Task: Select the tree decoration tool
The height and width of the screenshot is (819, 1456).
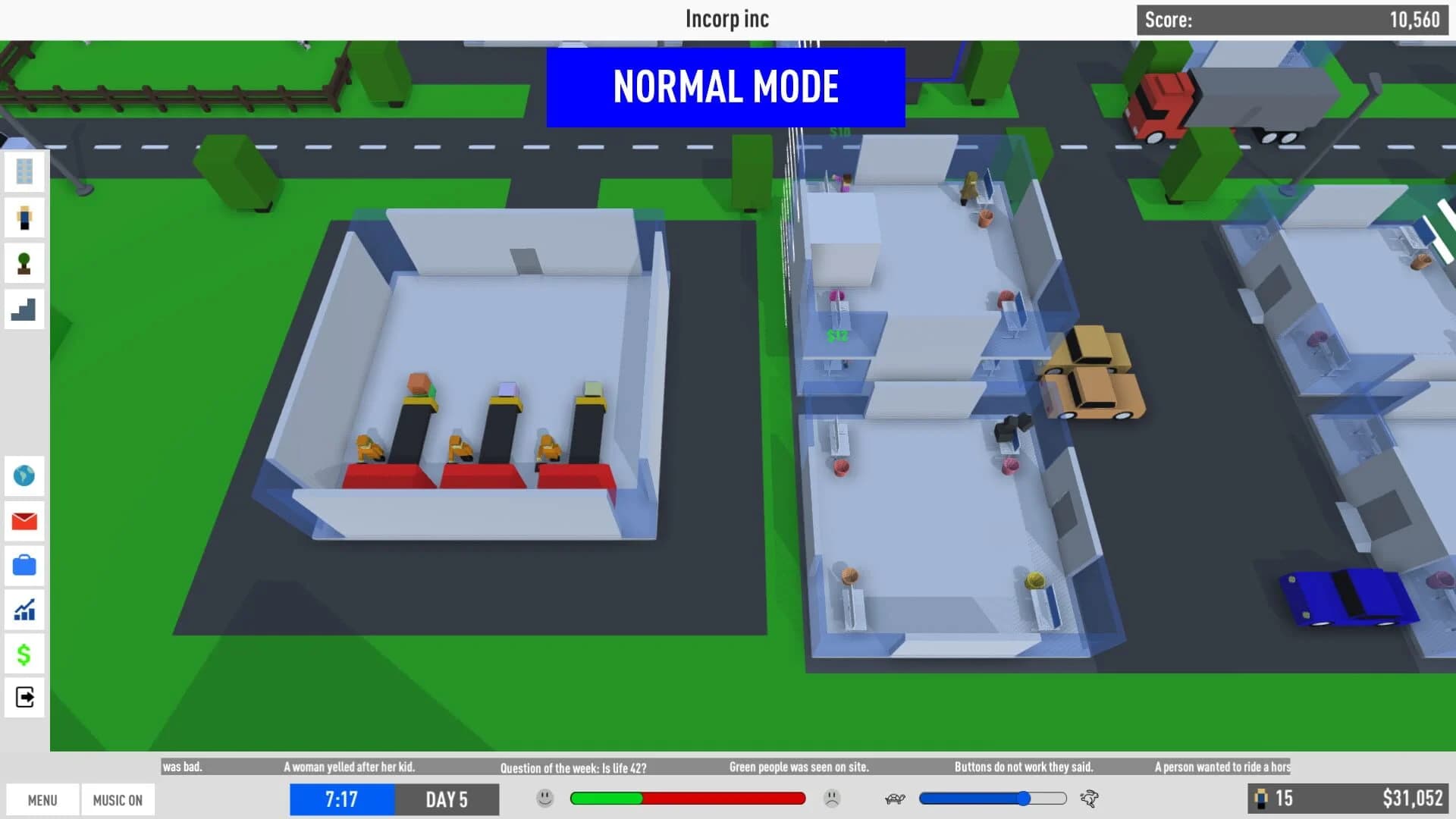Action: 24,263
